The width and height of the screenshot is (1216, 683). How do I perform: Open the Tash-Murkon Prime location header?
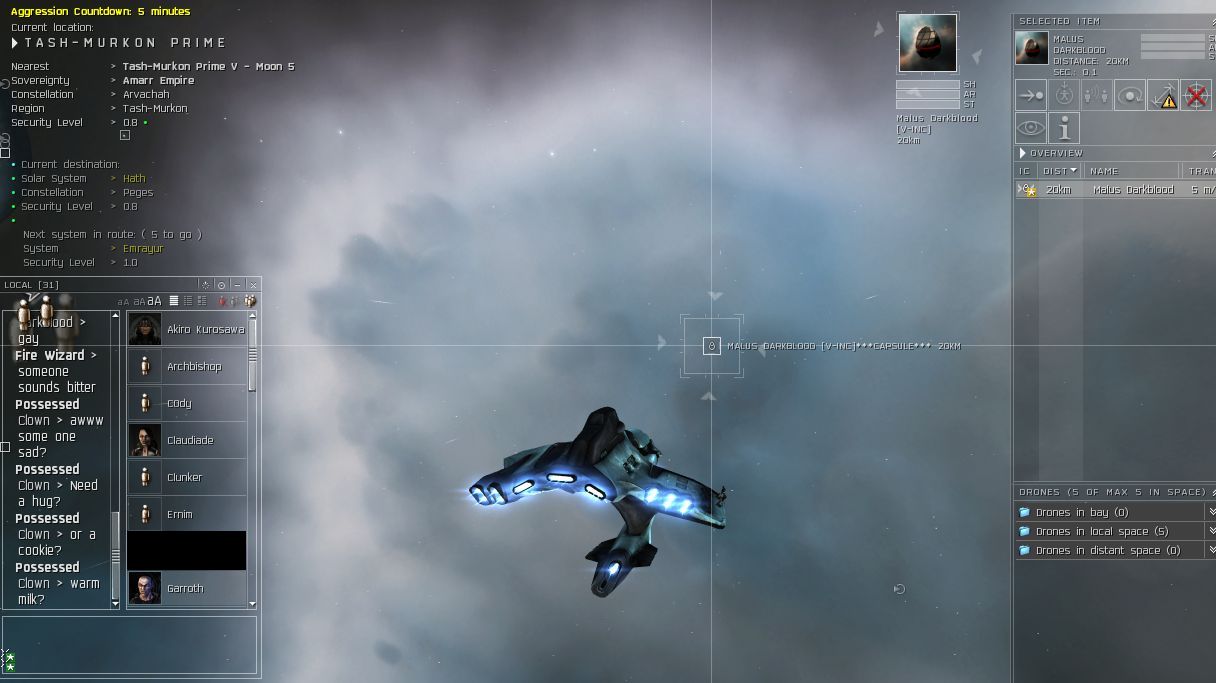coord(120,43)
